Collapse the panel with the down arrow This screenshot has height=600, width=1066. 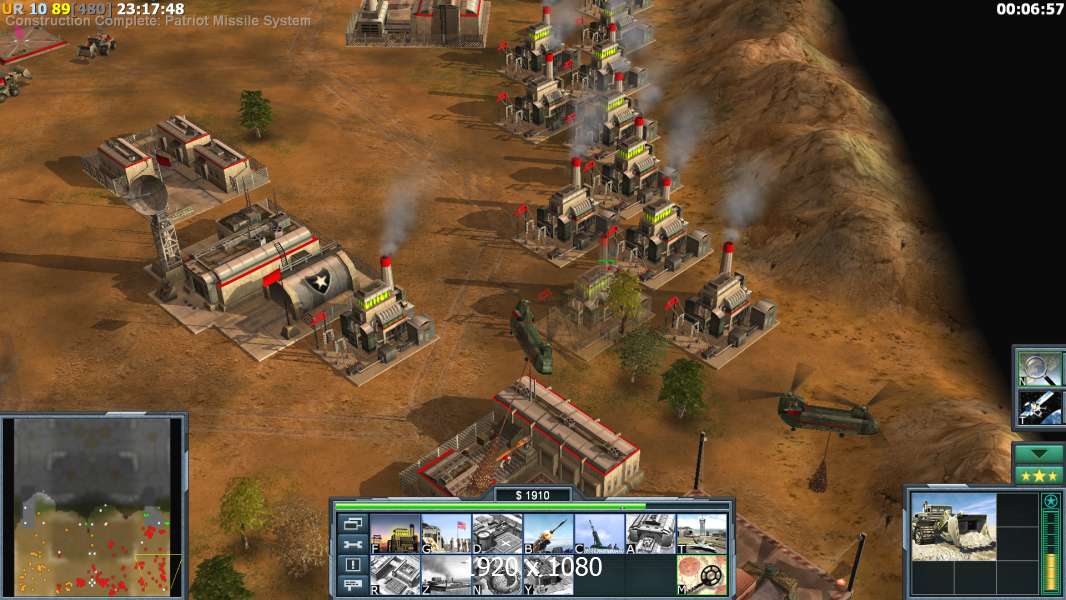tap(1038, 453)
